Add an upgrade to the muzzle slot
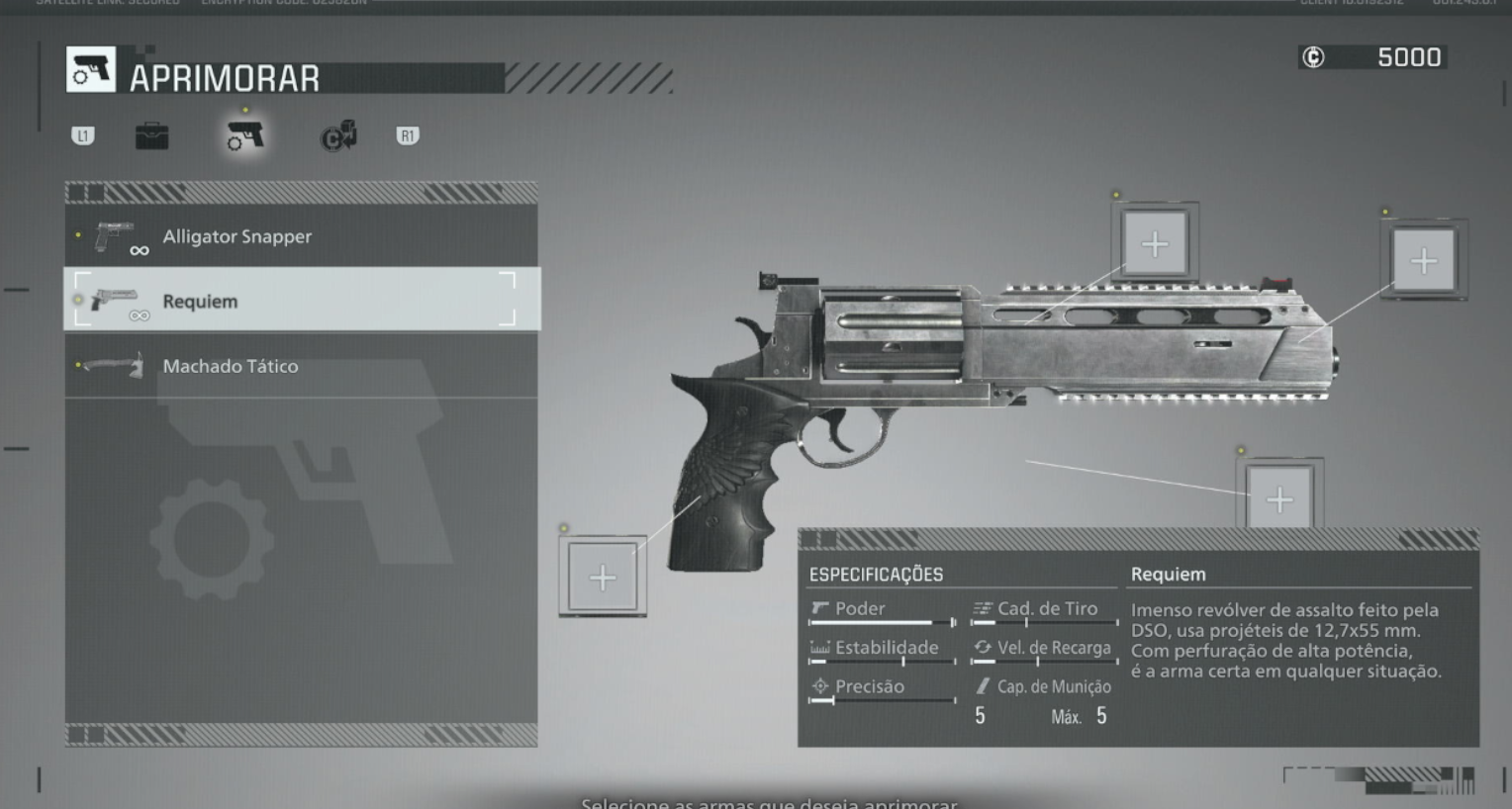This screenshot has height=809, width=1512. [x=1423, y=261]
